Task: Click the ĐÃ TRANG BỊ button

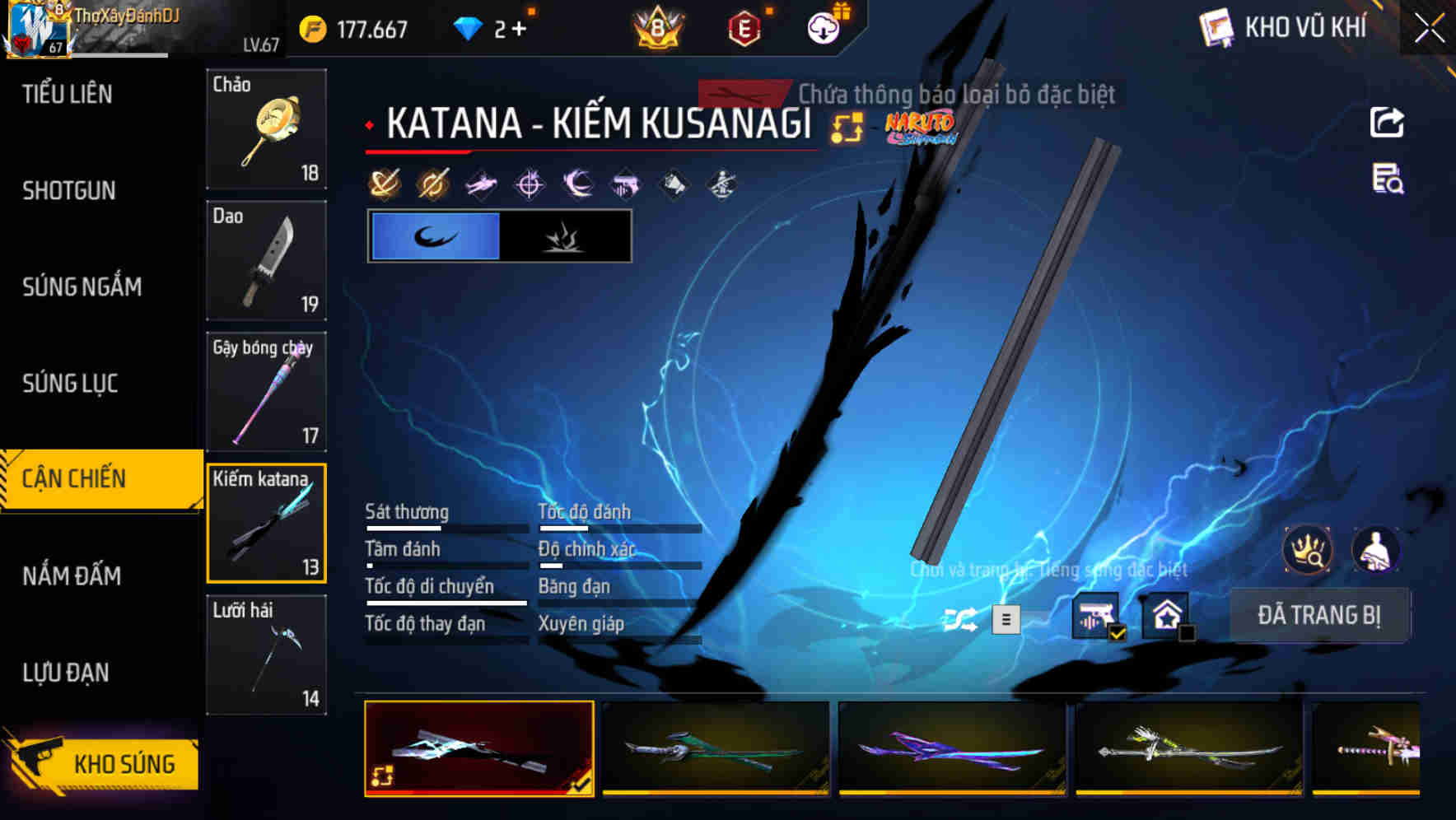Action: coord(1319,615)
